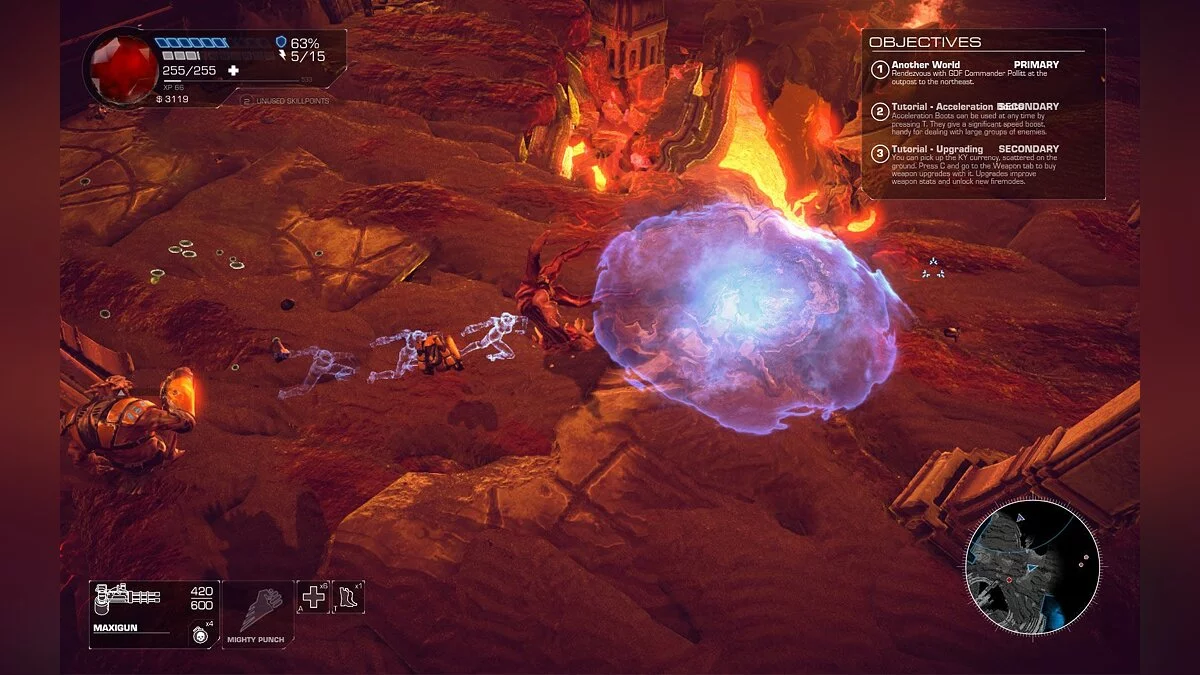Select the skull grenade icon
The height and width of the screenshot is (675, 1200).
[200, 633]
